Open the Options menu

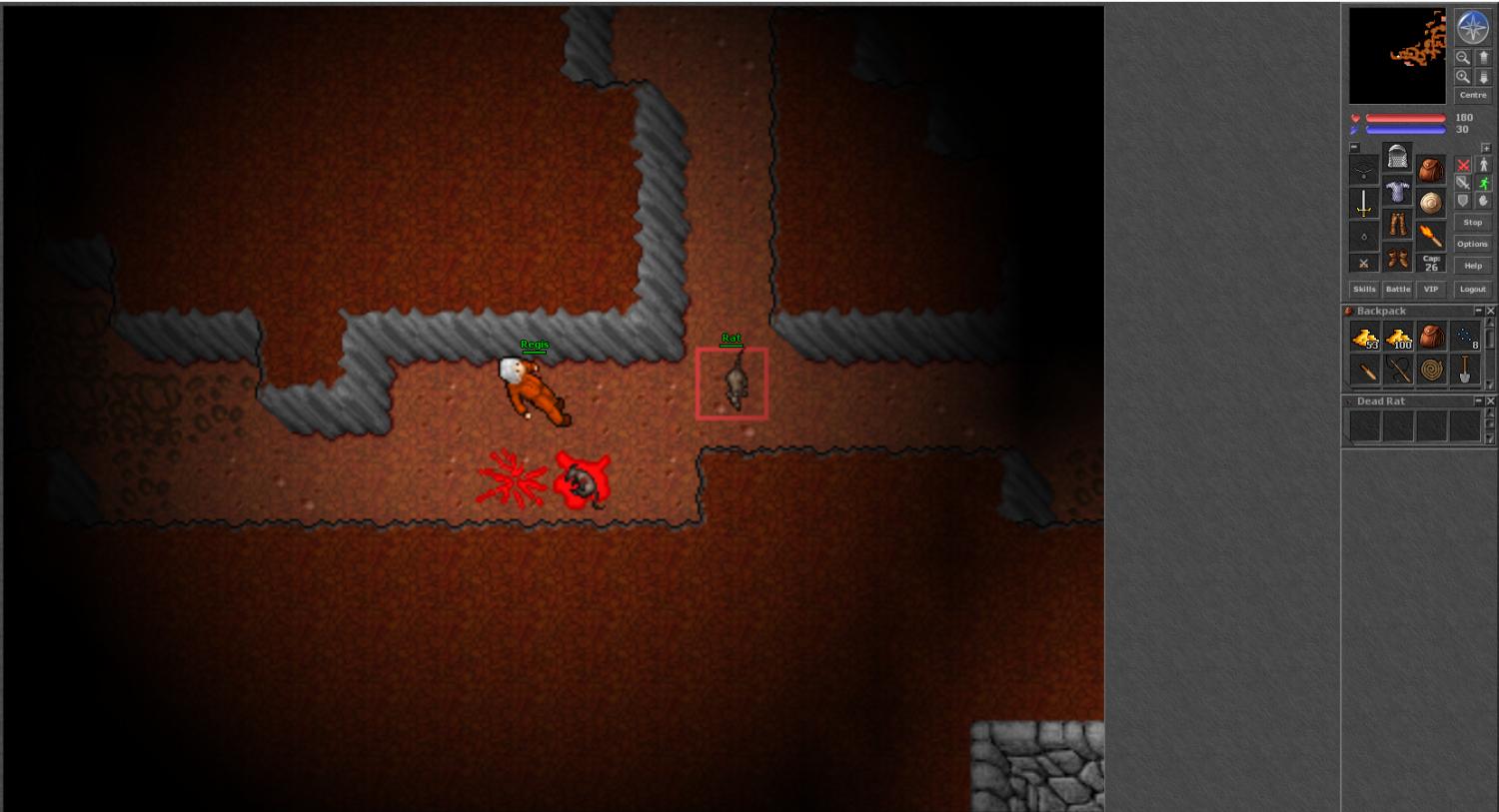(1472, 244)
